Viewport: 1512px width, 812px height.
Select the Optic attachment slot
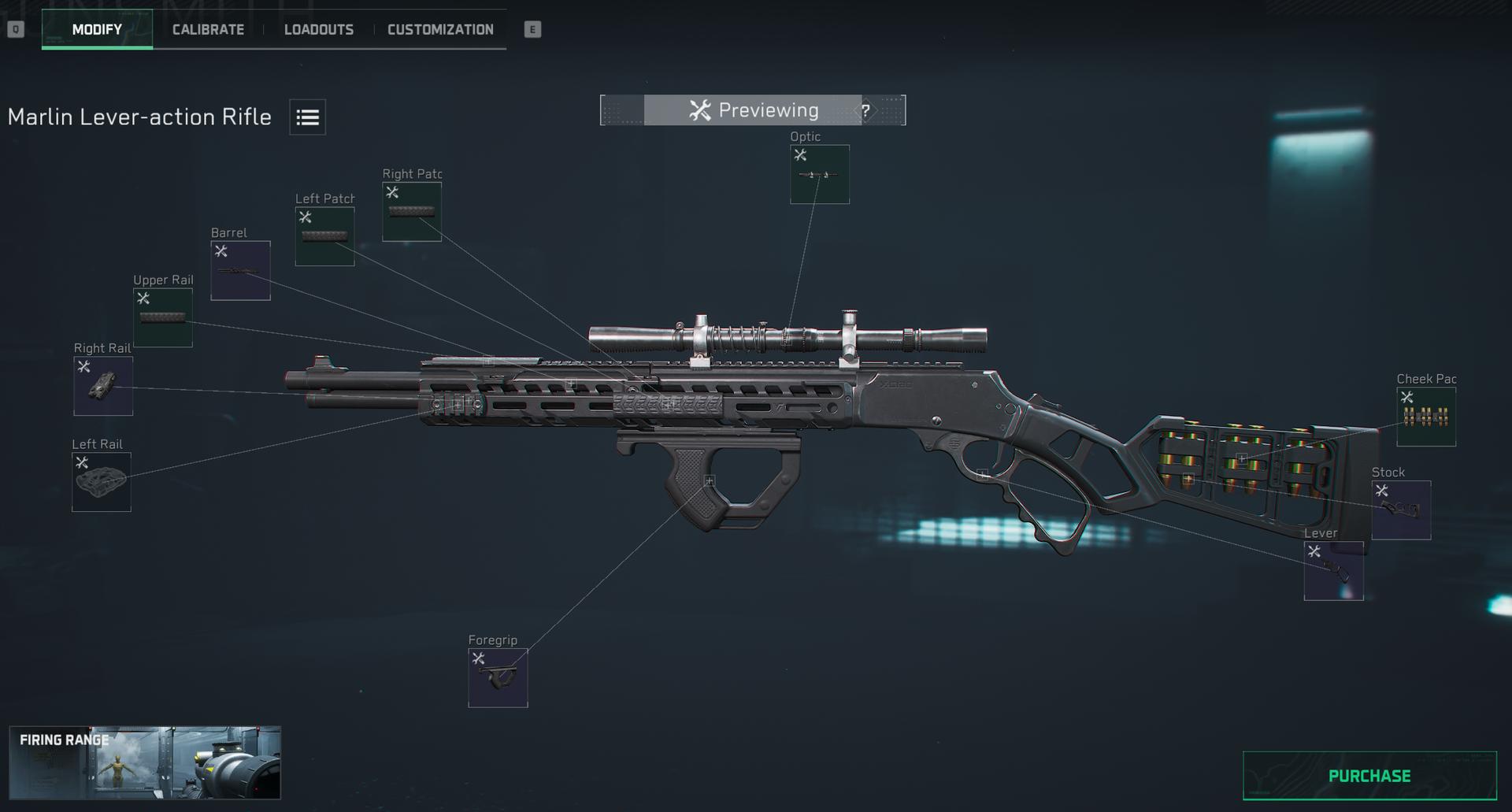[x=819, y=174]
